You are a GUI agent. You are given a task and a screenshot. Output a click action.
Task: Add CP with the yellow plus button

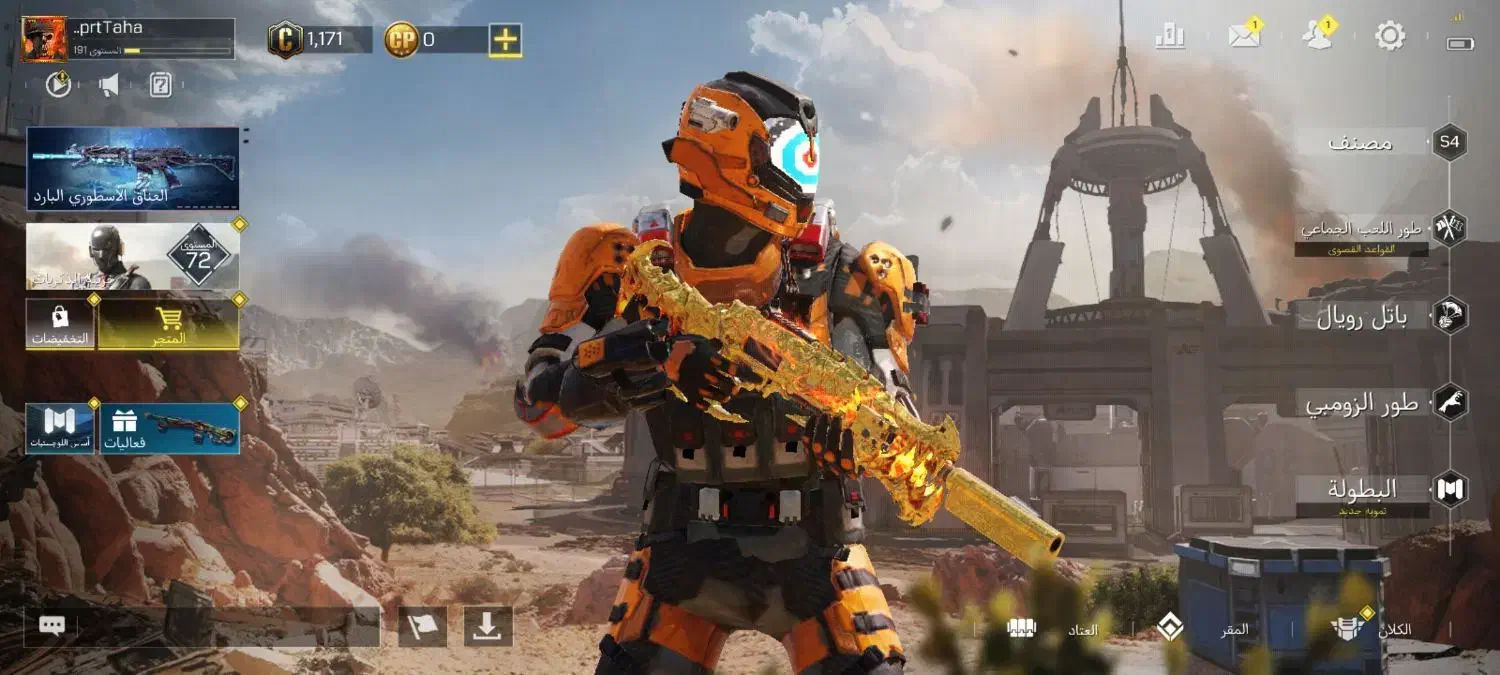pos(505,40)
